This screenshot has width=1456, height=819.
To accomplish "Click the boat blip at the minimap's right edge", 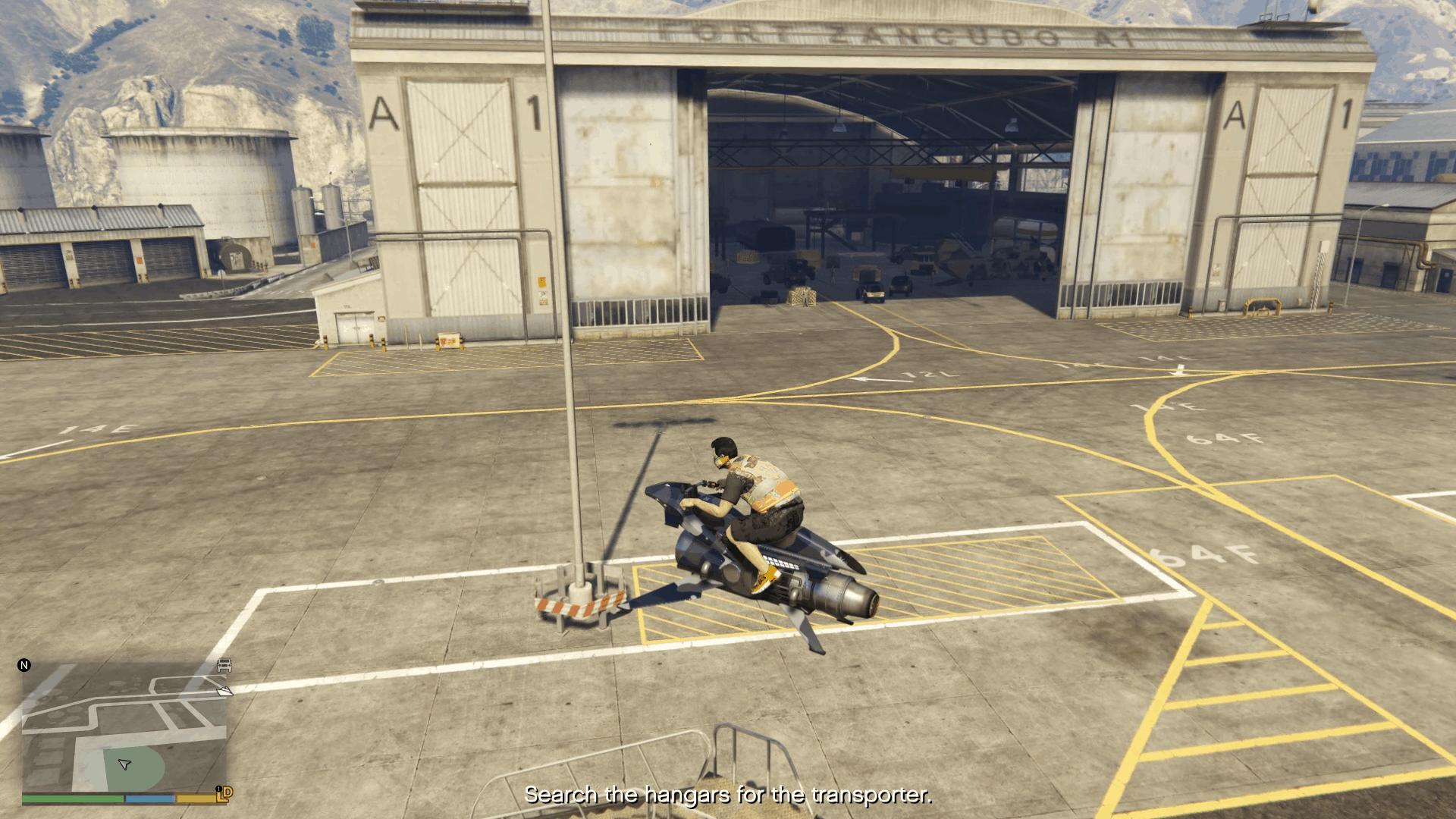I will [225, 692].
